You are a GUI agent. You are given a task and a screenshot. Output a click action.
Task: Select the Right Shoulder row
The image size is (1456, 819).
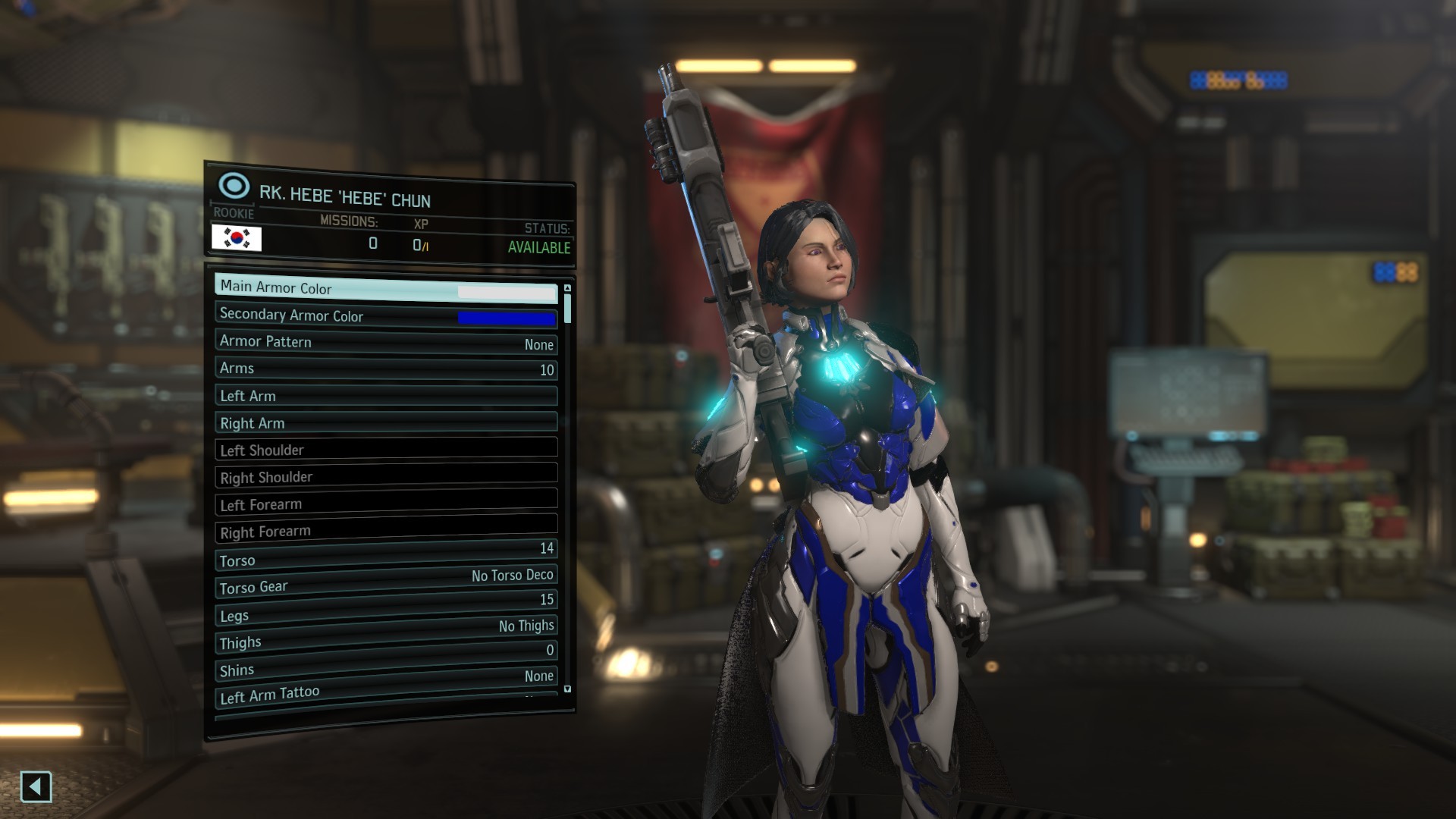[386, 475]
